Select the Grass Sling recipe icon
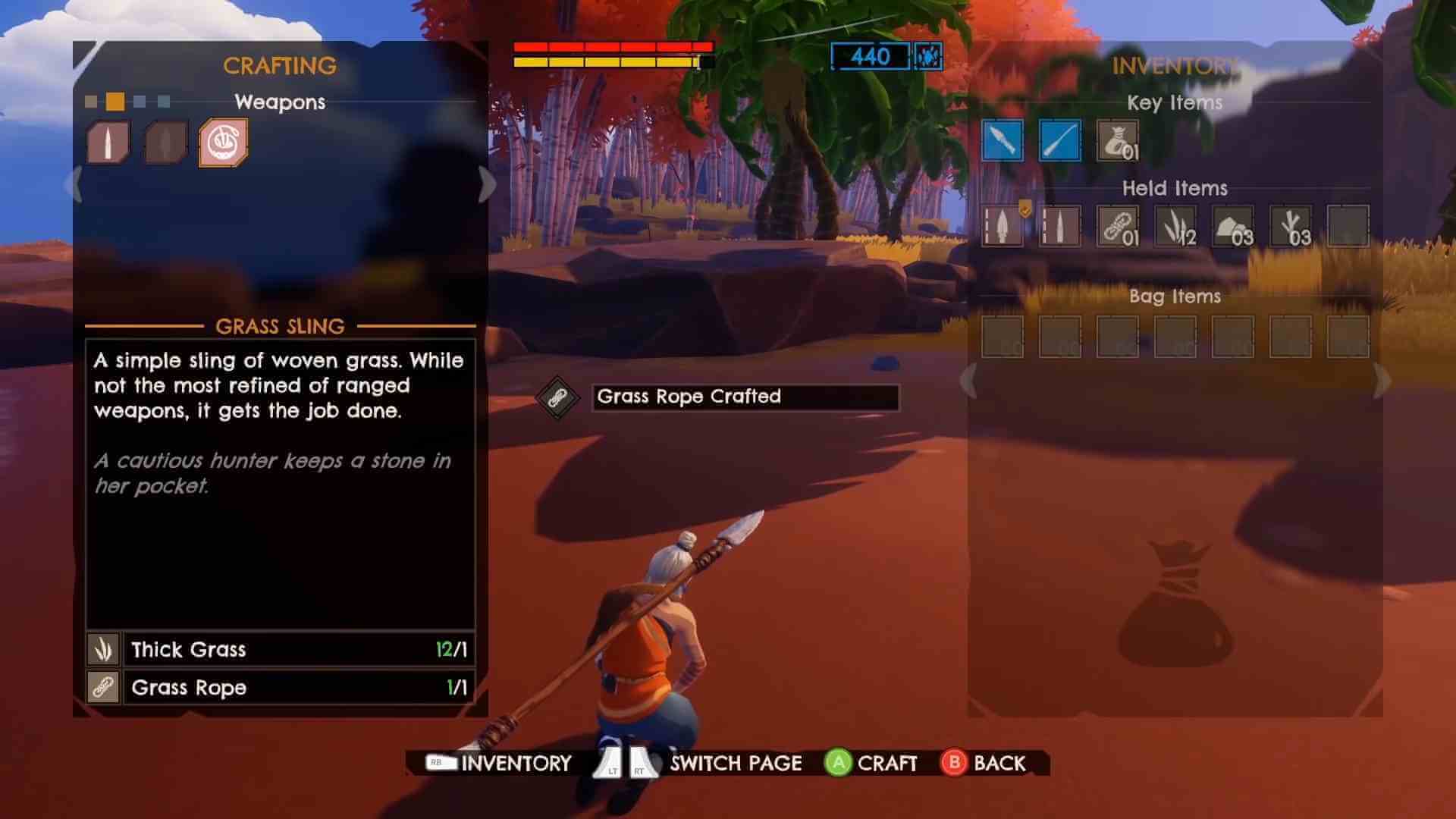The height and width of the screenshot is (819, 1456). pos(222,141)
